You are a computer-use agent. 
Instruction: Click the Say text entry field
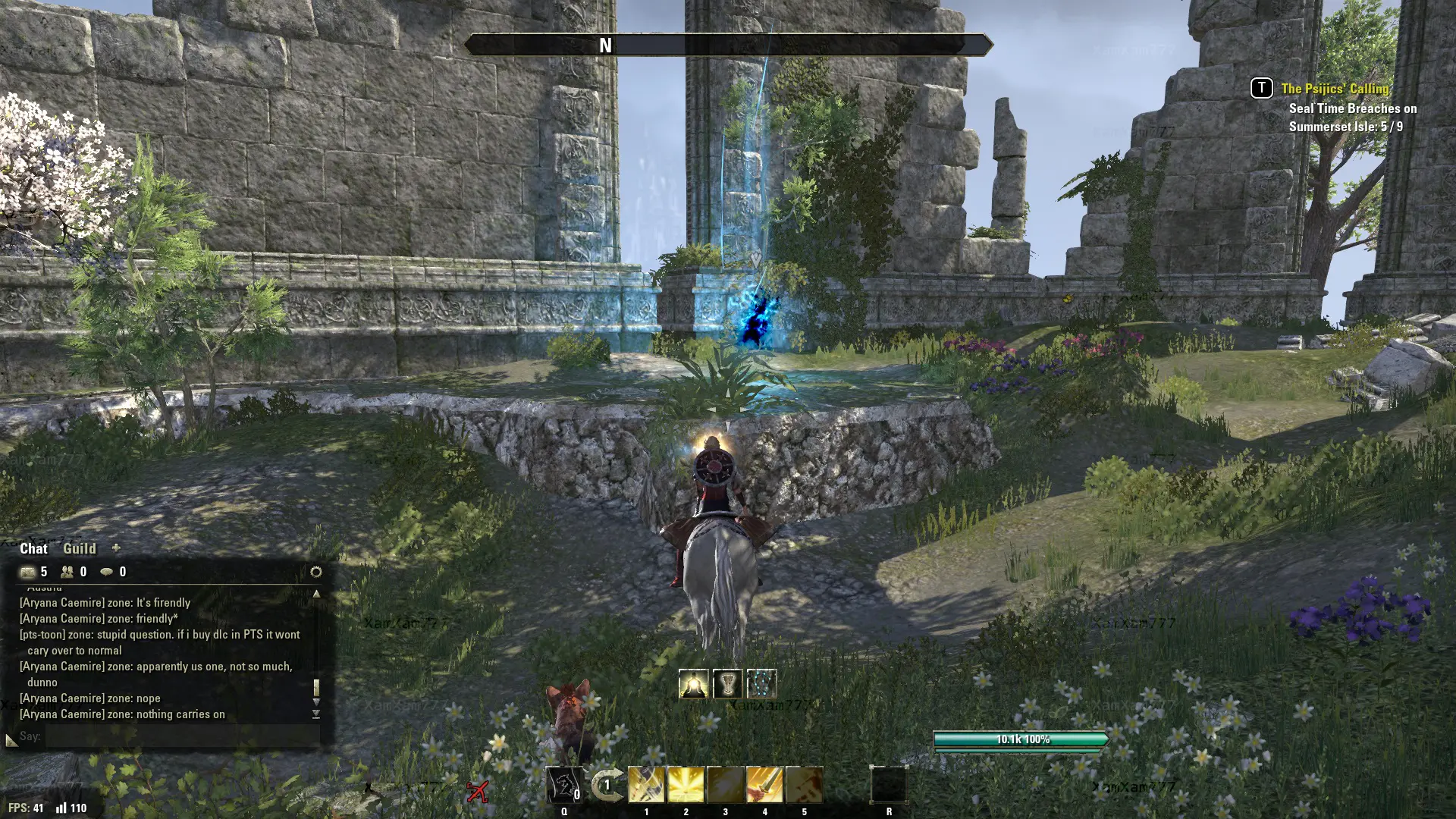tap(182, 736)
